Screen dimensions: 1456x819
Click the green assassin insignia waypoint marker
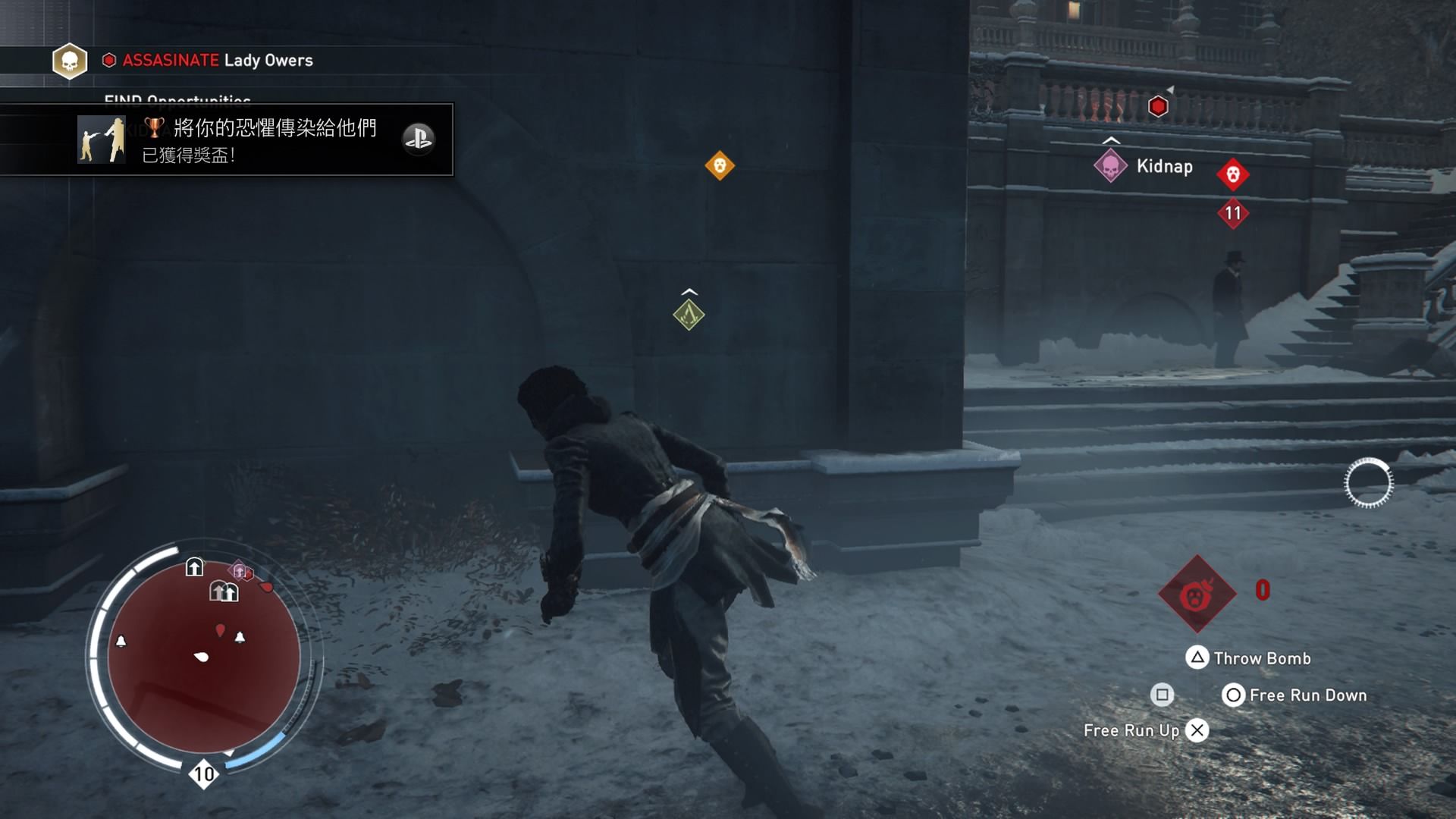click(689, 315)
